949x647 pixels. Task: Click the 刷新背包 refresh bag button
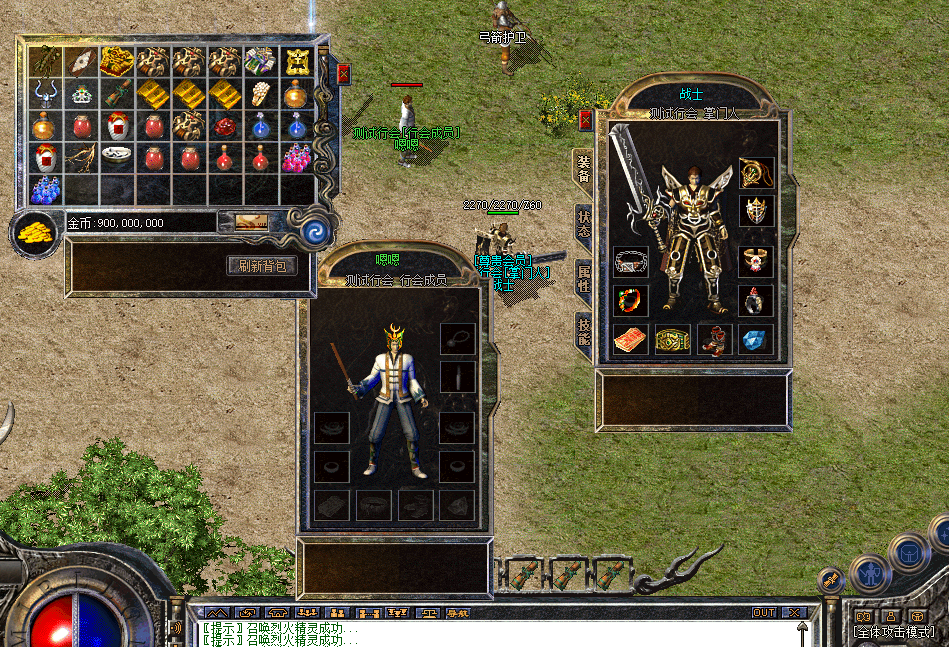pyautogui.click(x=262, y=265)
